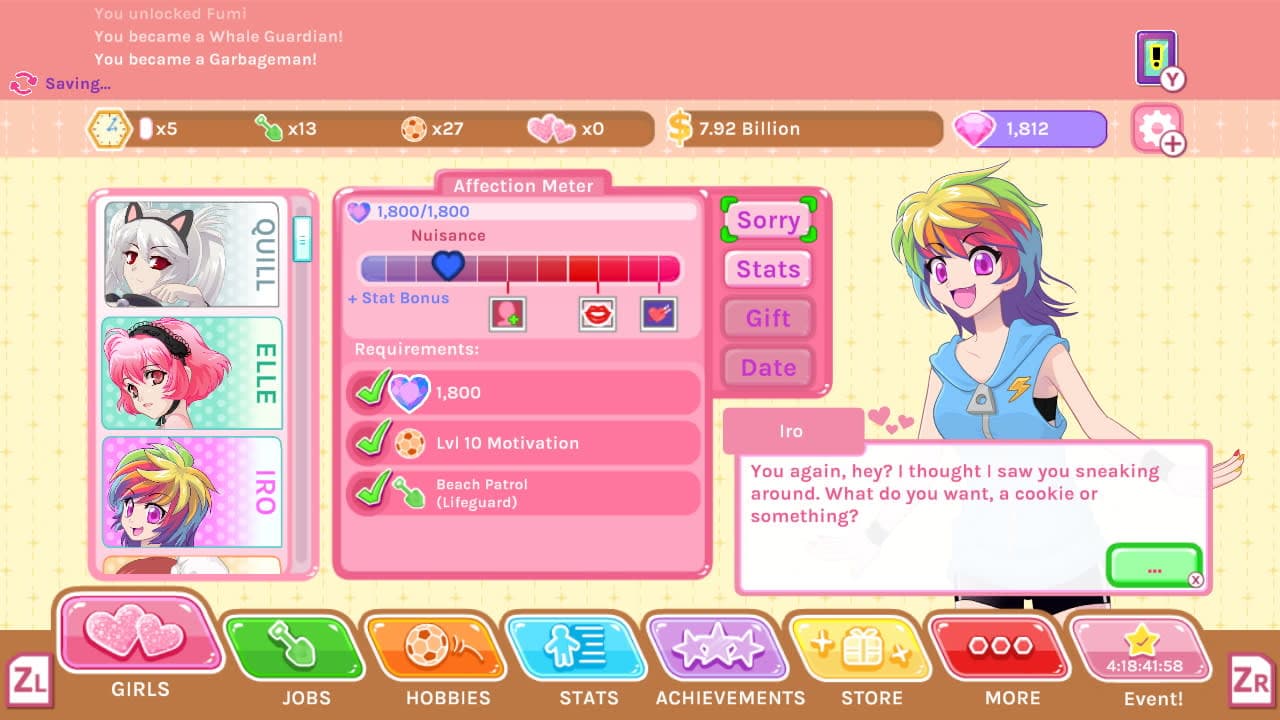Click the checkmark beside Lvl 10 Motivation
This screenshot has height=720, width=1280.
tap(371, 441)
